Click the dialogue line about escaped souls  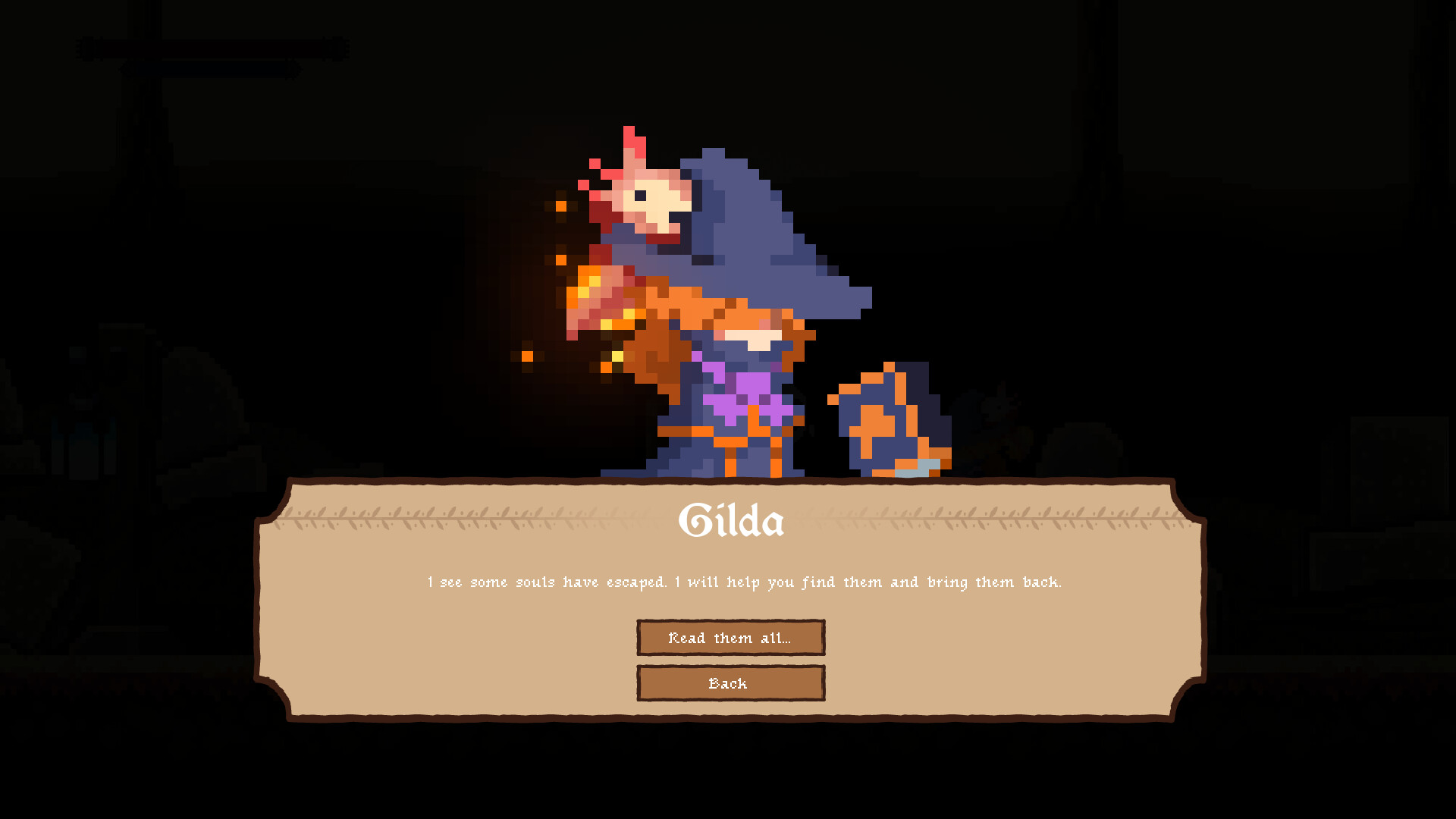click(x=744, y=582)
